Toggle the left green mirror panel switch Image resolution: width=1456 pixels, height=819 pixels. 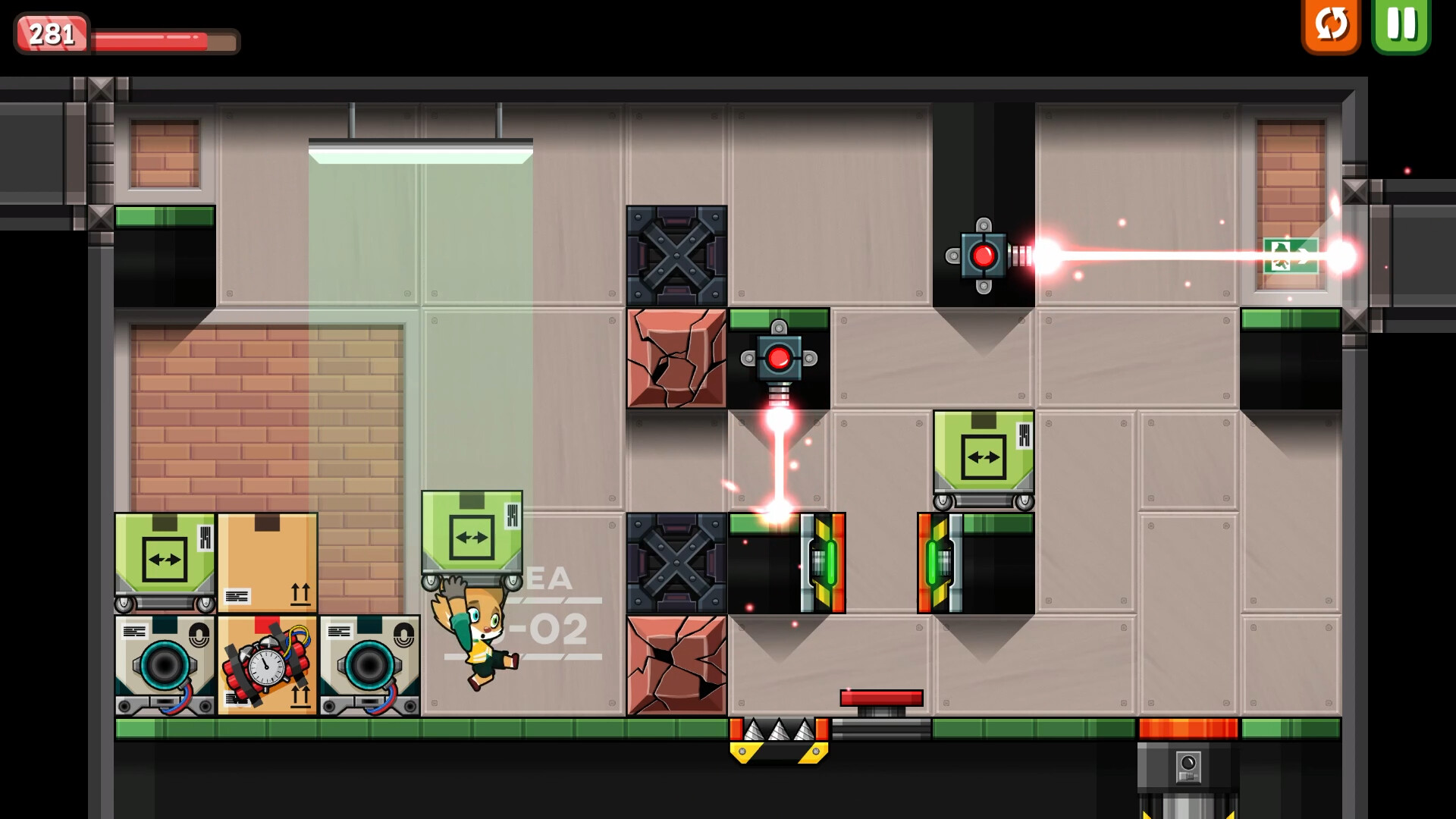coord(824,563)
